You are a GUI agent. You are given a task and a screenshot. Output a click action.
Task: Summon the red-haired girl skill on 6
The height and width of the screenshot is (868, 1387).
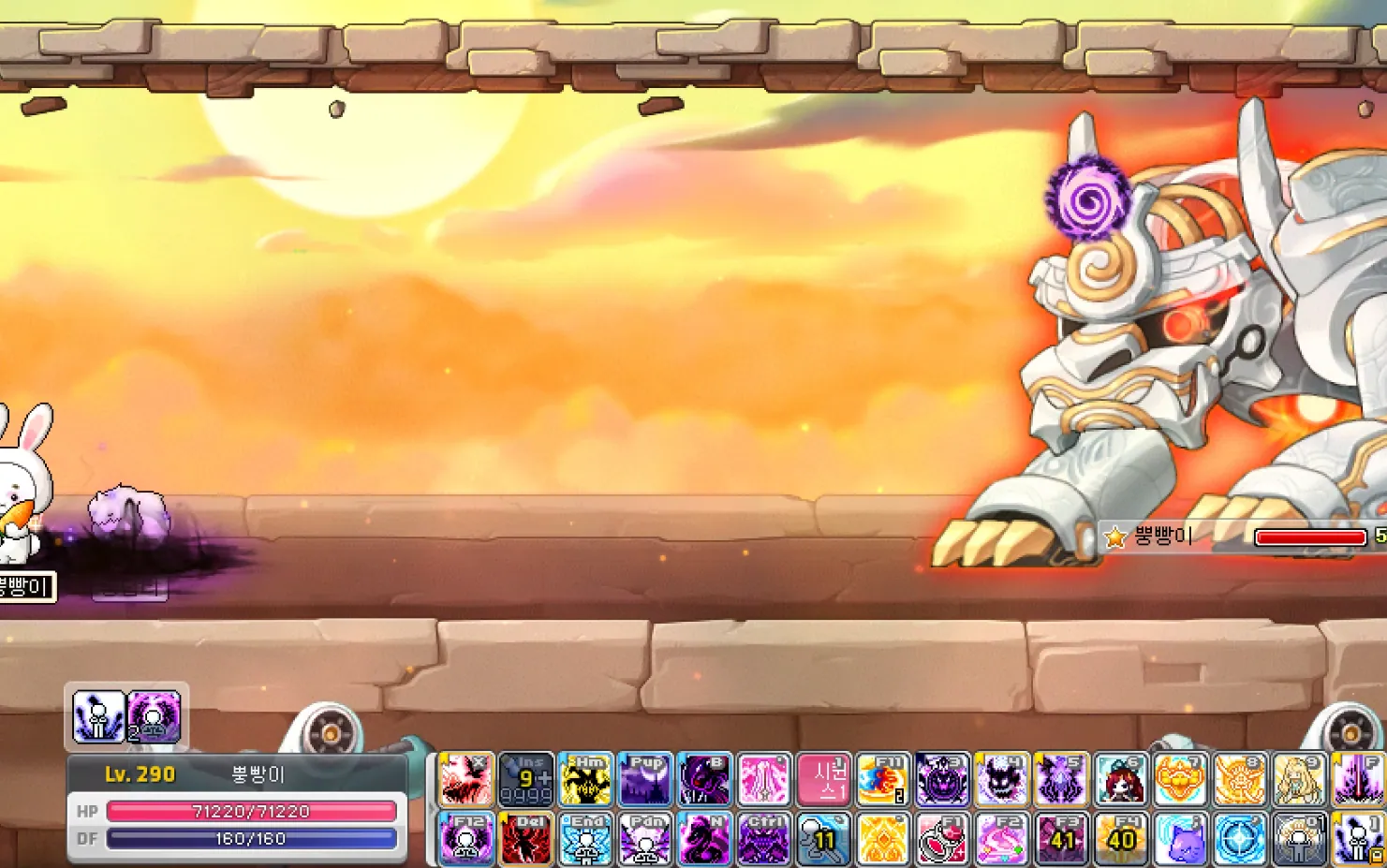click(1121, 779)
